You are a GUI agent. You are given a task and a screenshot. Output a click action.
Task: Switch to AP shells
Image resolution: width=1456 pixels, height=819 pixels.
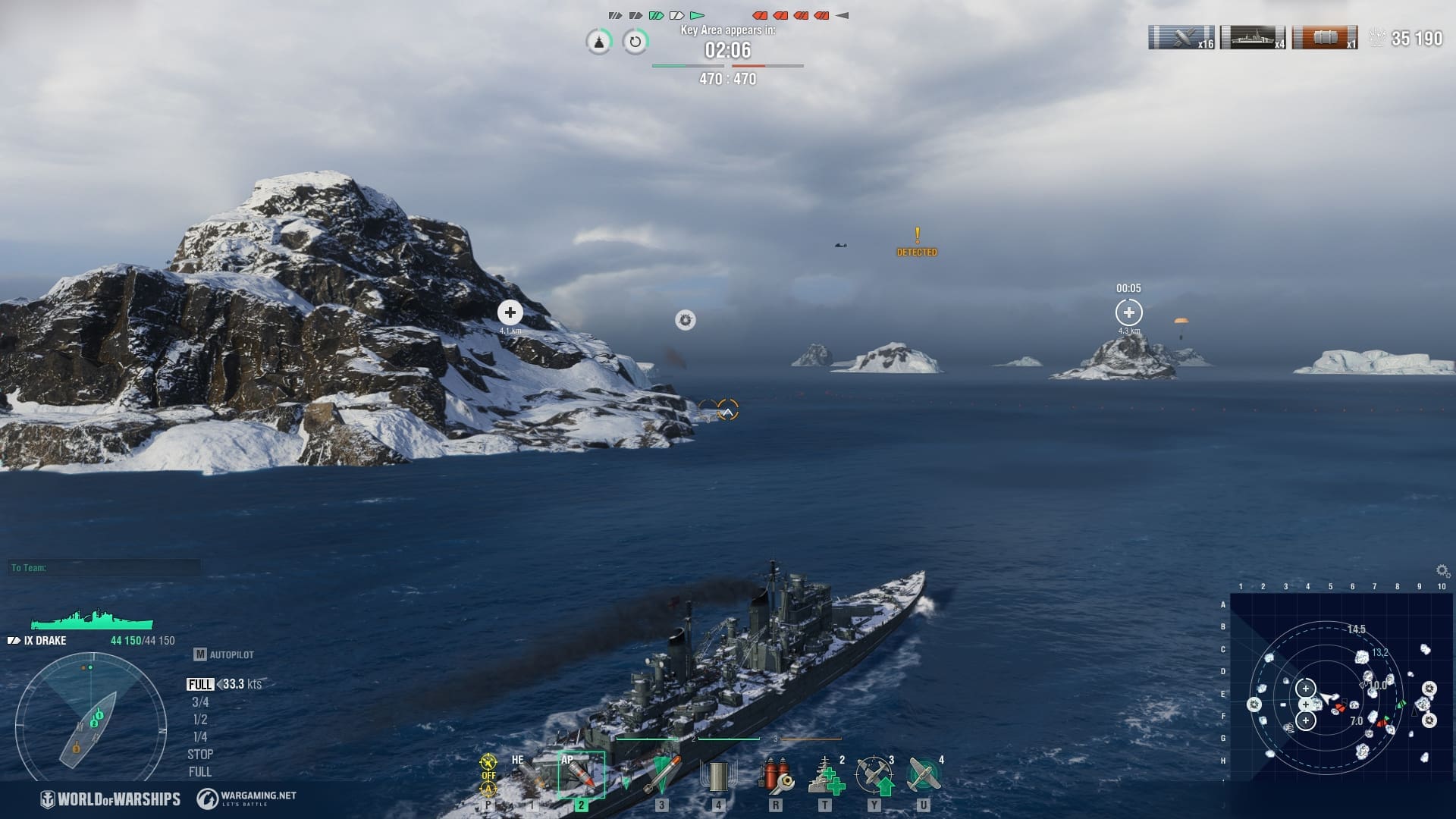pyautogui.click(x=581, y=775)
